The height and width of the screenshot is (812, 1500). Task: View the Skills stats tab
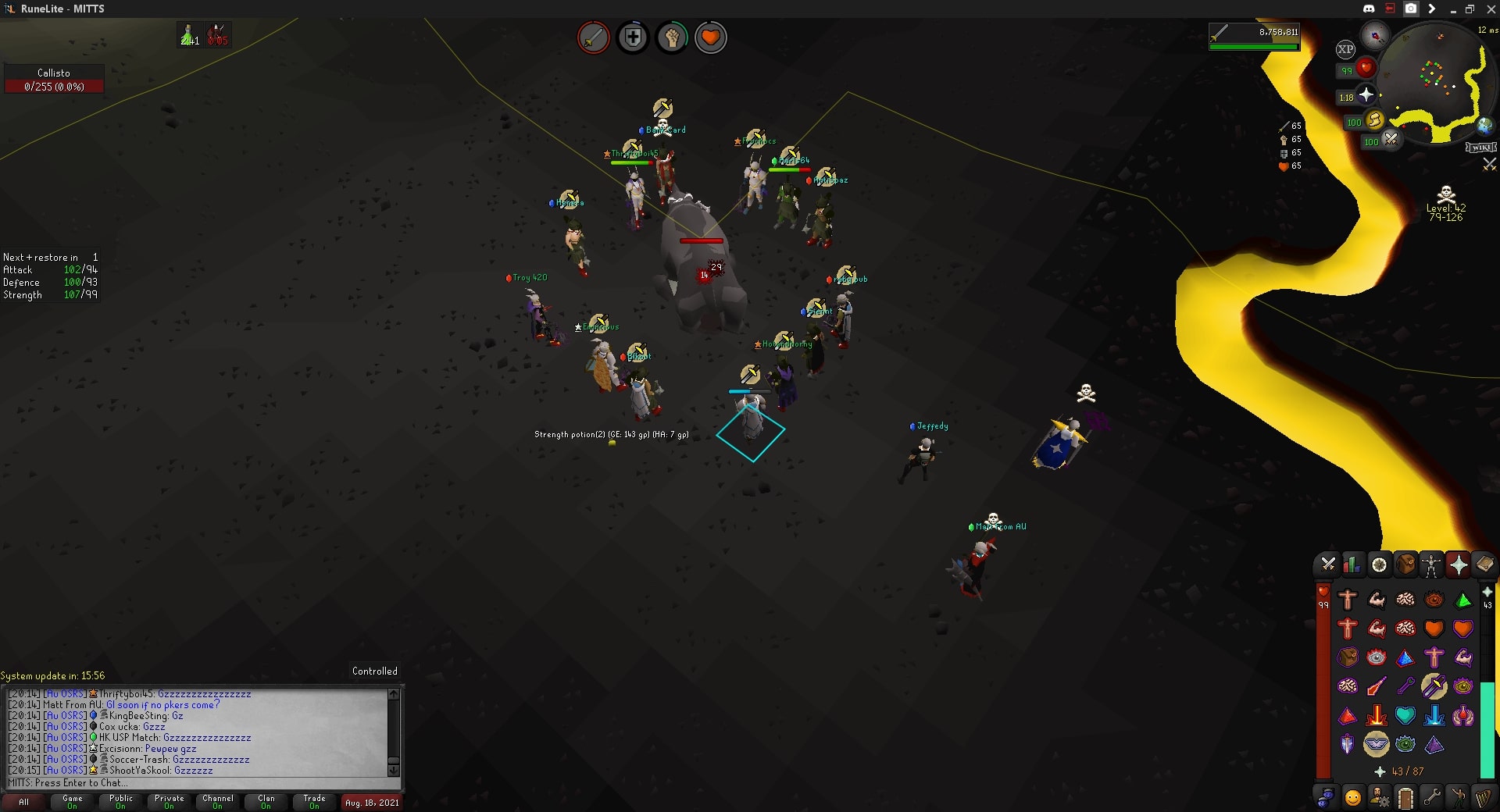(1354, 564)
